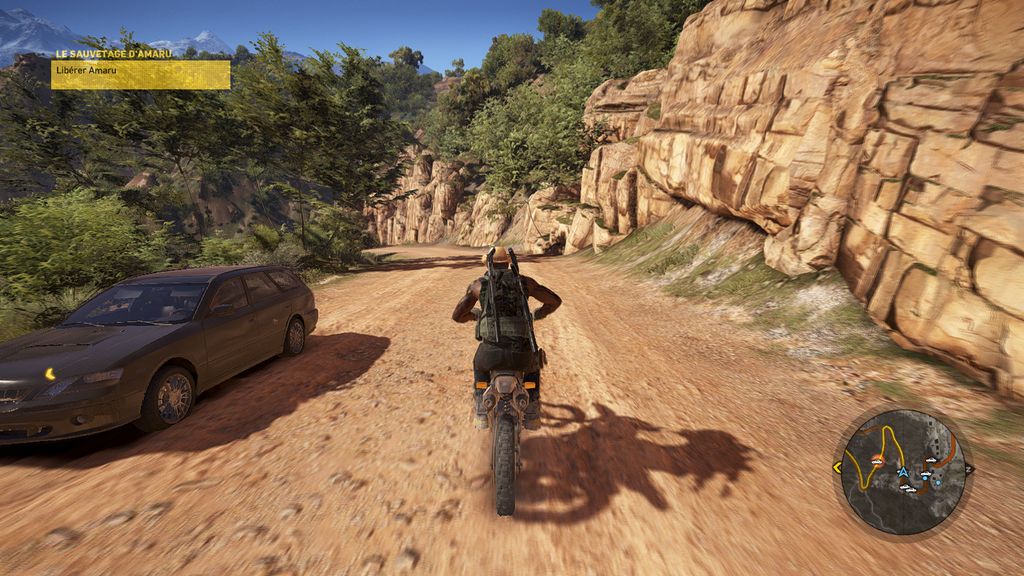Select the red-highlighted vehicle marker on minimap

[876, 462]
